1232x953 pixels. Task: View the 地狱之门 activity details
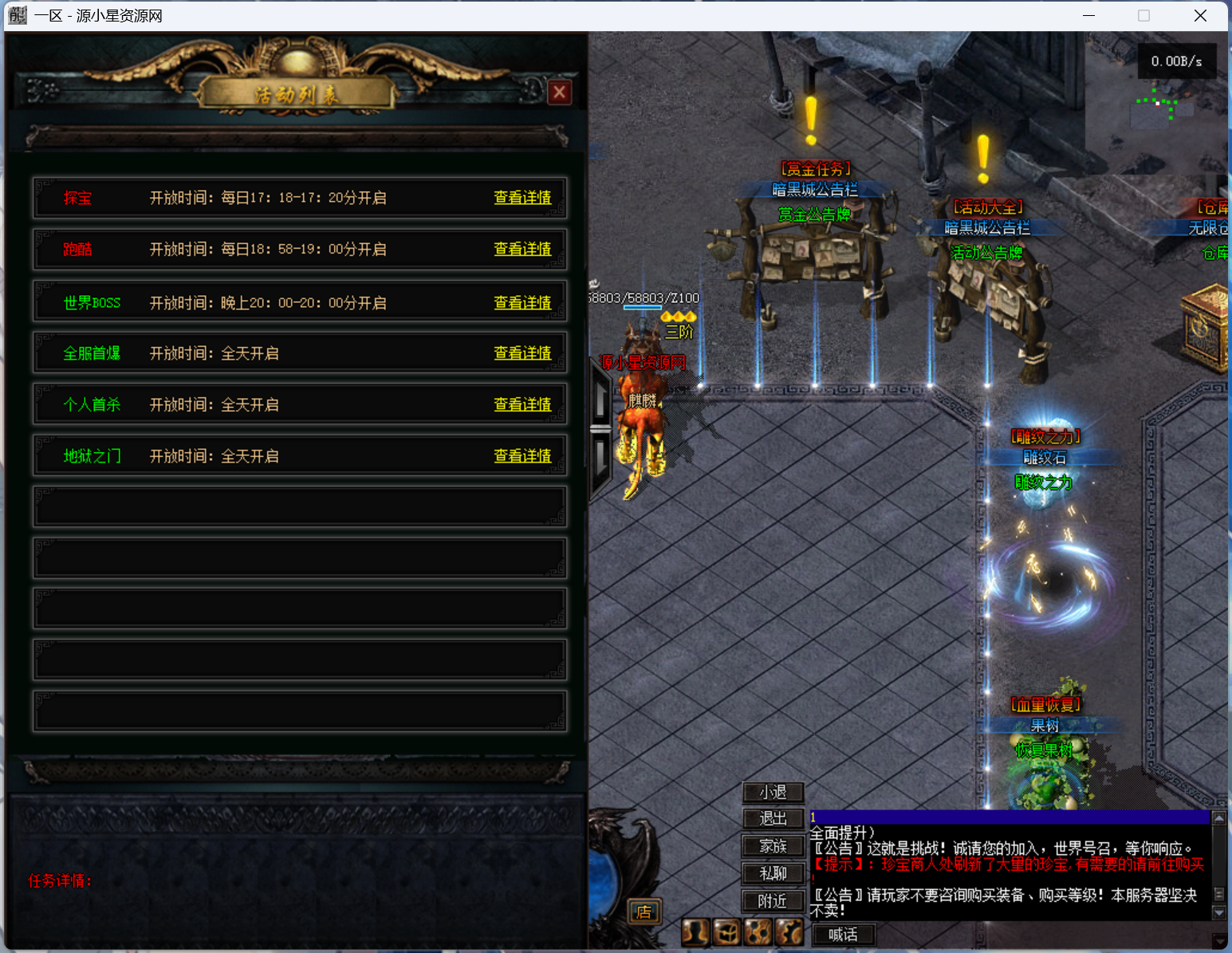[522, 456]
